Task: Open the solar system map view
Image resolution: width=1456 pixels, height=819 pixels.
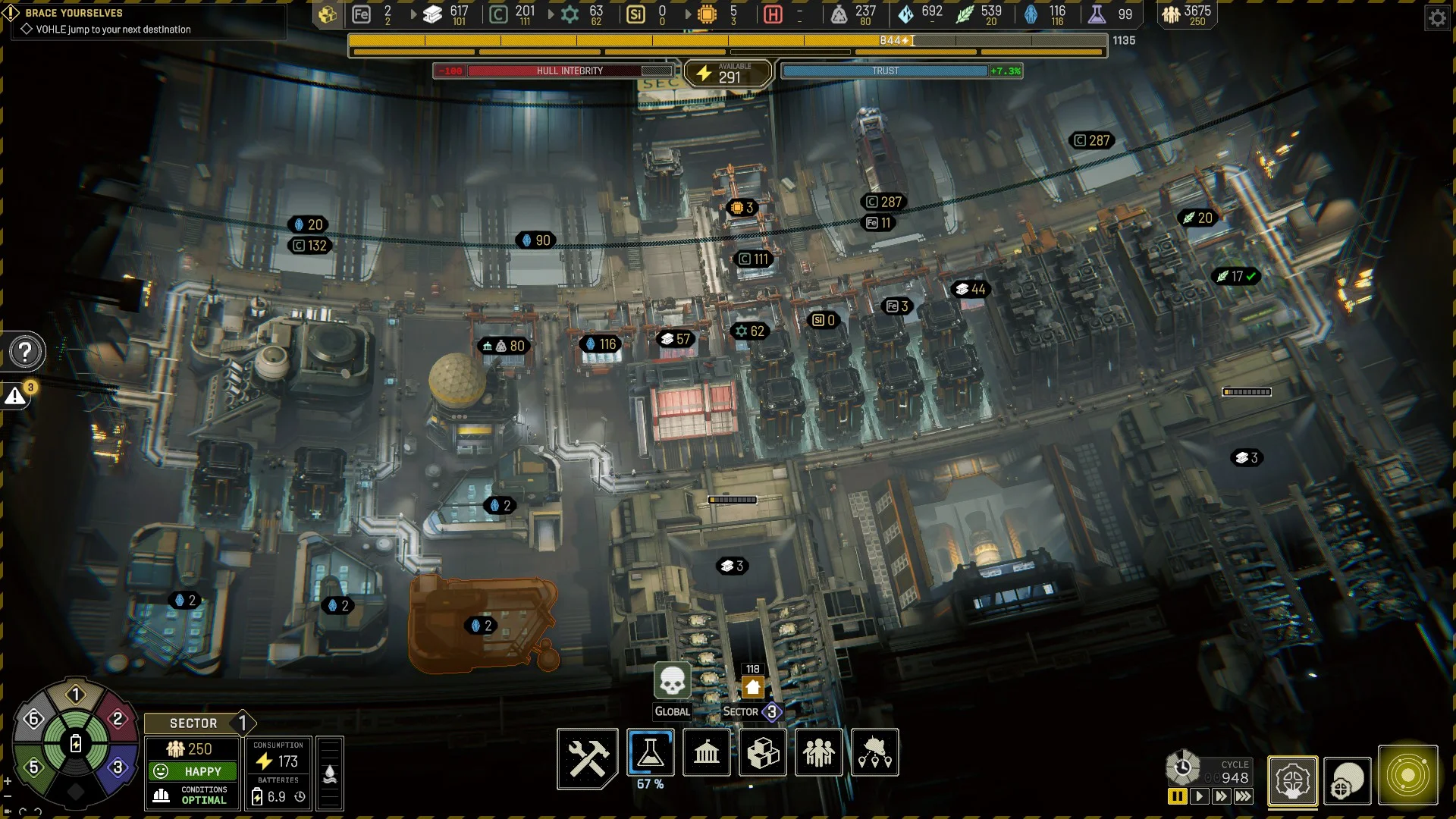Action: point(1407,777)
